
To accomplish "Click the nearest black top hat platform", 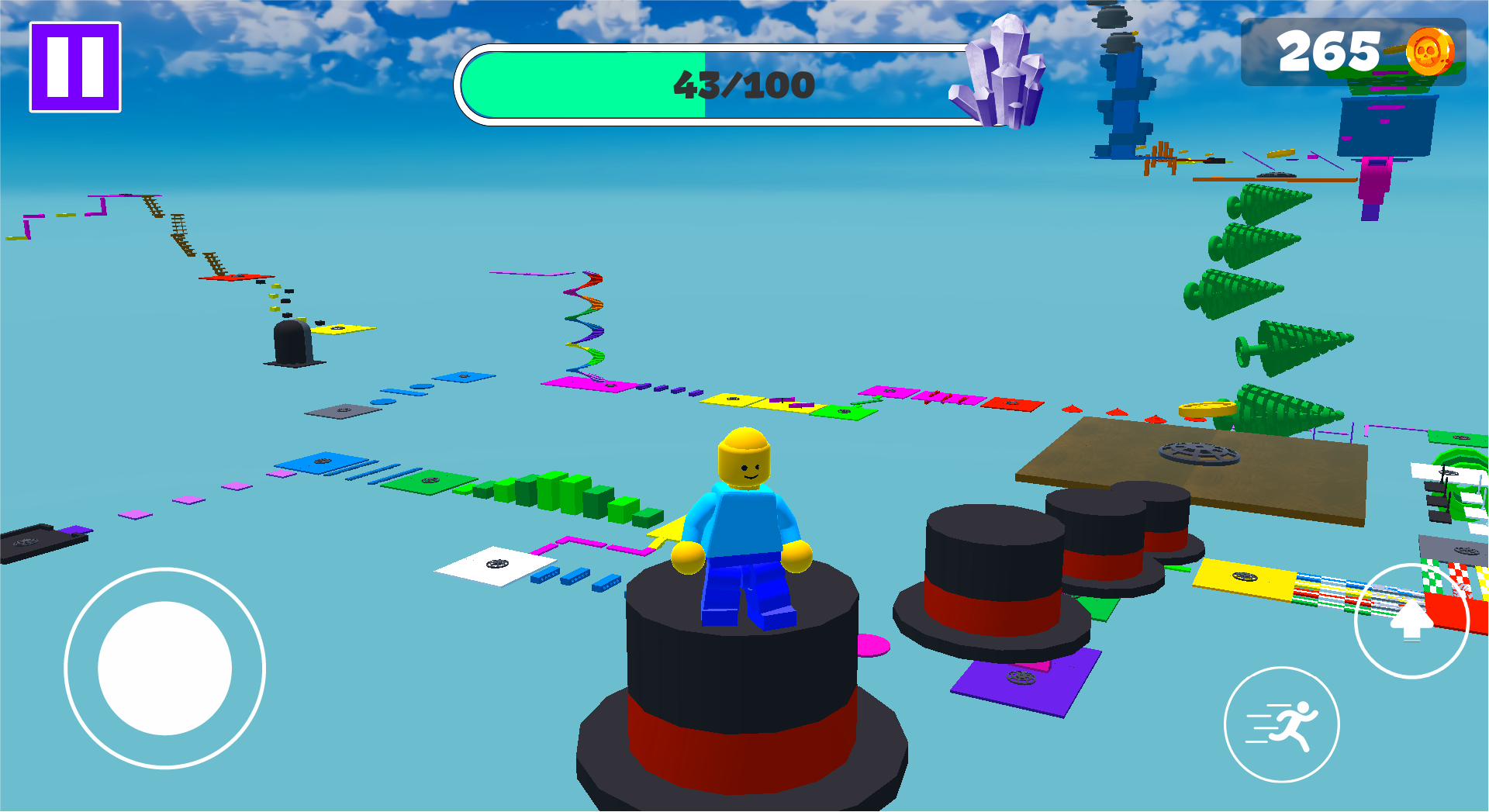I will (x=744, y=682).
